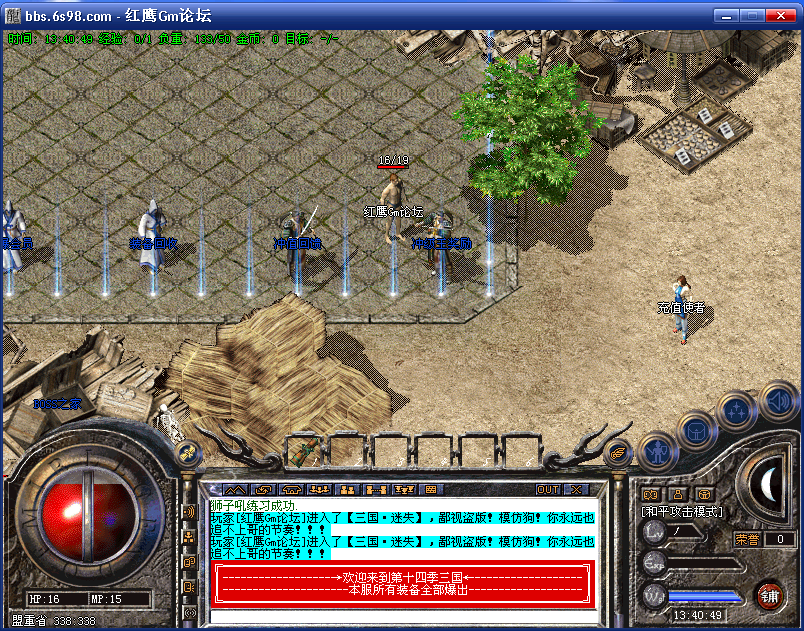
Task: Click the OUT button above the chat
Action: pos(548,489)
